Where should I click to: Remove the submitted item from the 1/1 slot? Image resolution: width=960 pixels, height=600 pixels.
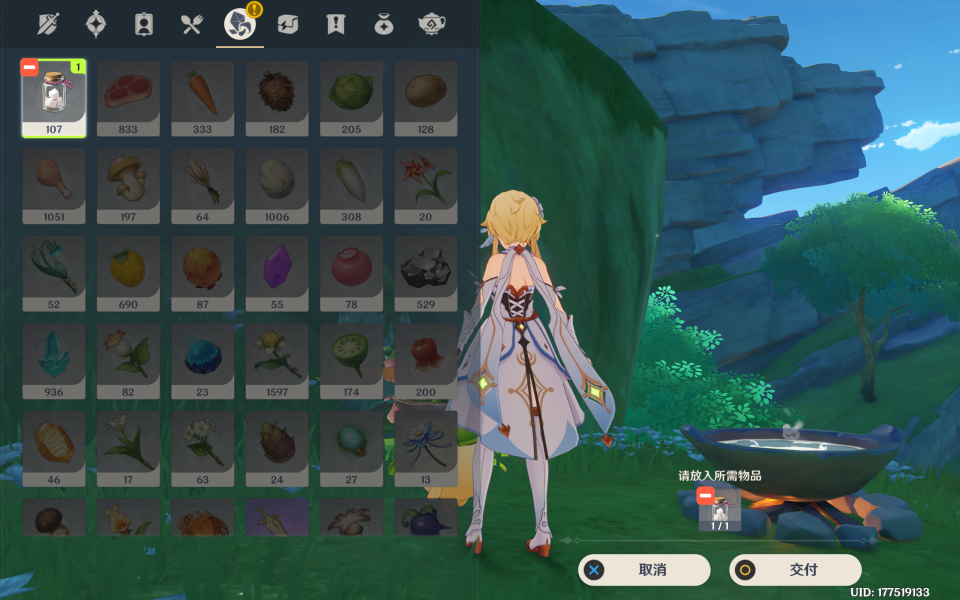click(x=705, y=496)
